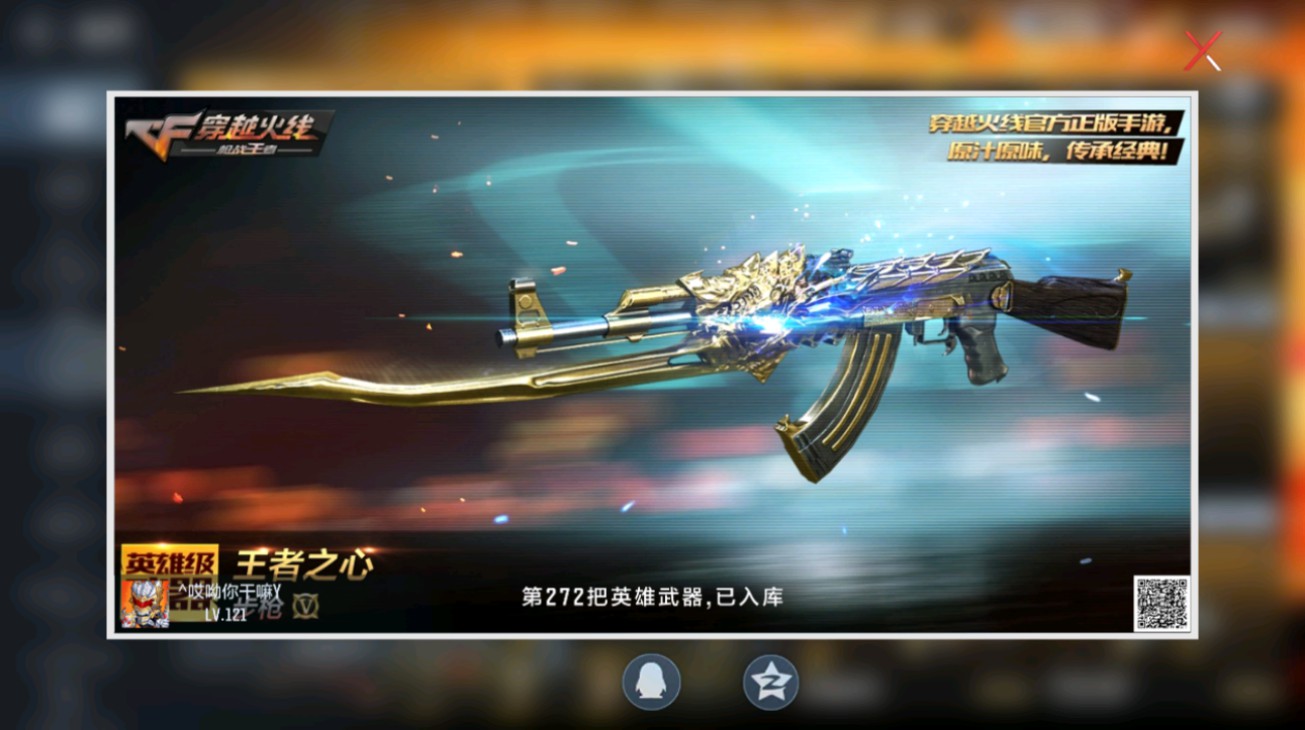Image resolution: width=1305 pixels, height=730 pixels.
Task: Share to Qzone star icon
Action: point(770,682)
